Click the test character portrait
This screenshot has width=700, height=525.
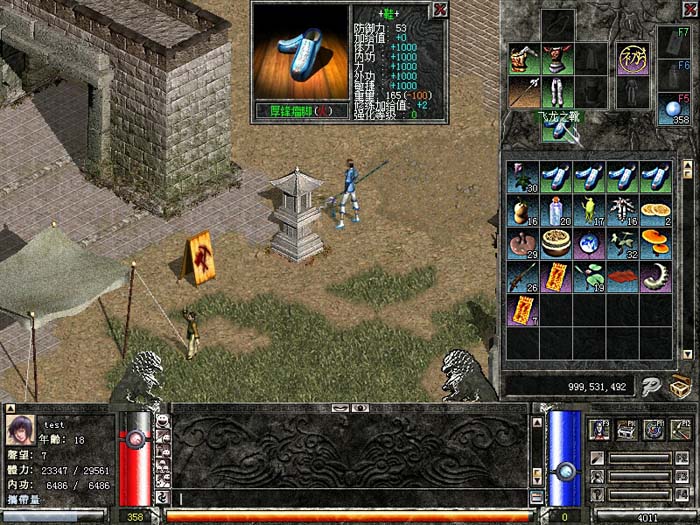tap(22, 430)
